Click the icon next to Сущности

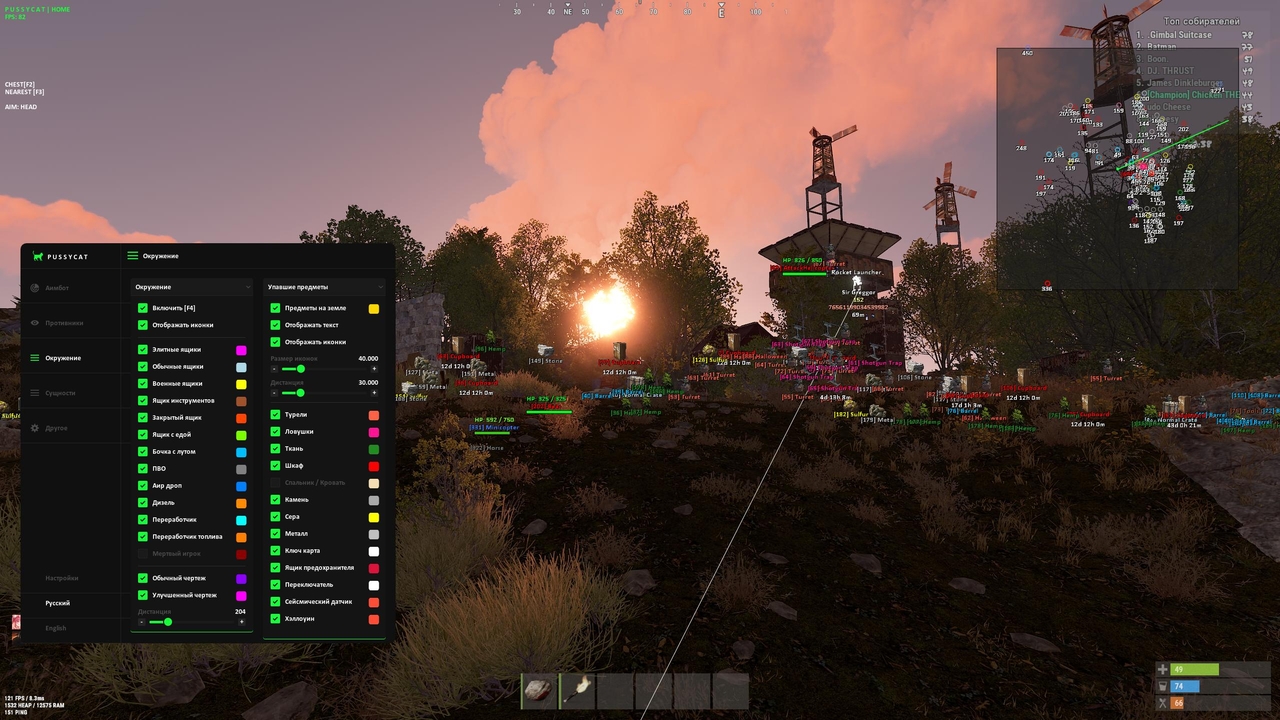coord(36,393)
